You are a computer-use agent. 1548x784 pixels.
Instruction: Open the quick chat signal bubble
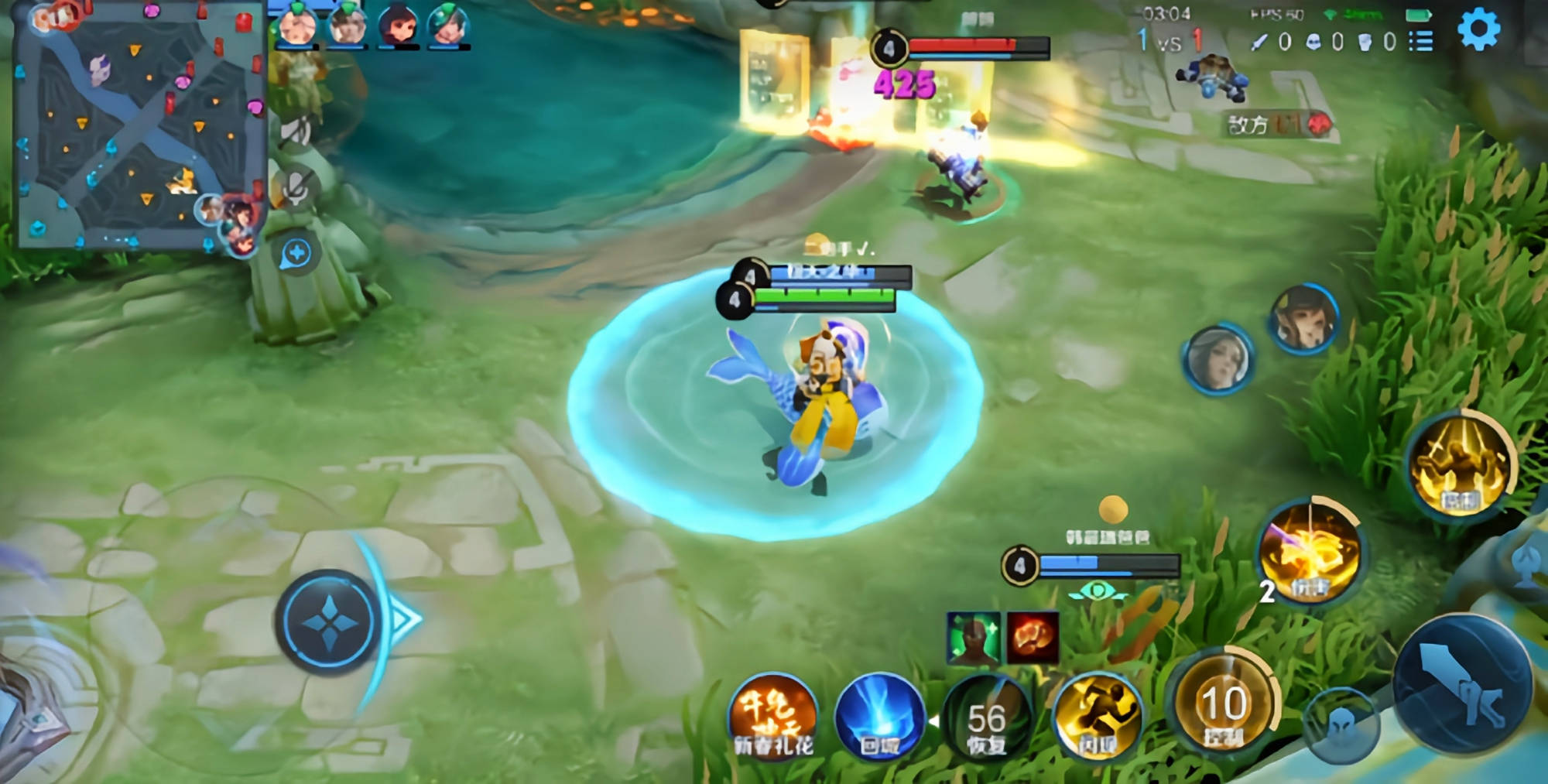[296, 254]
